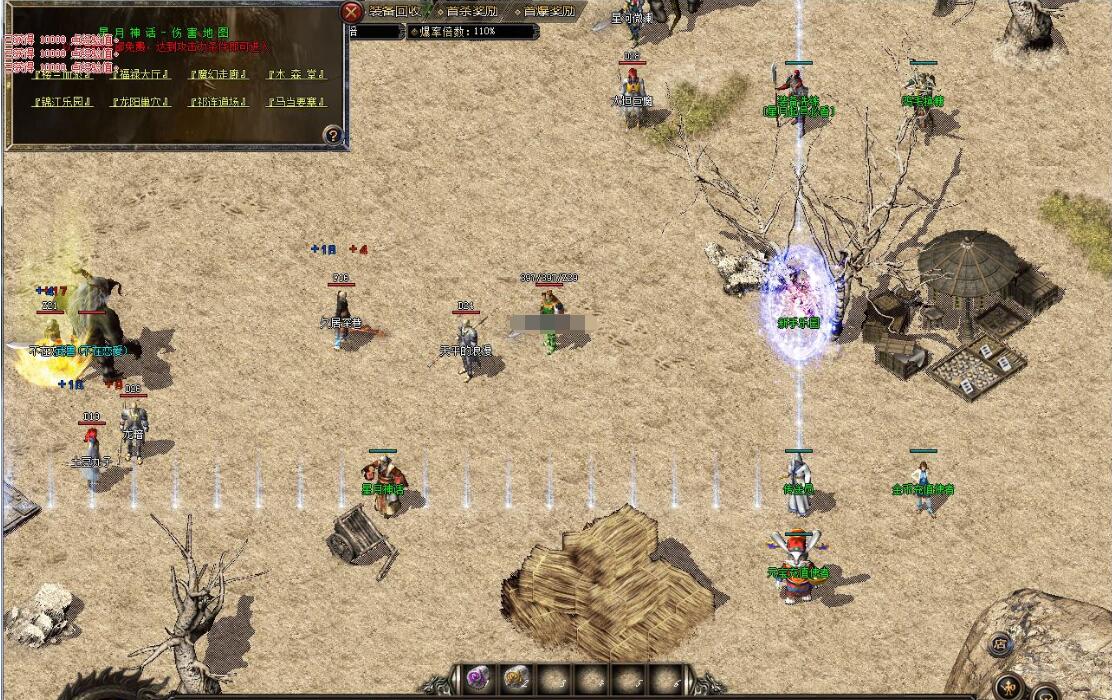The image size is (1112, 700).
Task: Go to 祁连道场 map
Action: point(218,102)
